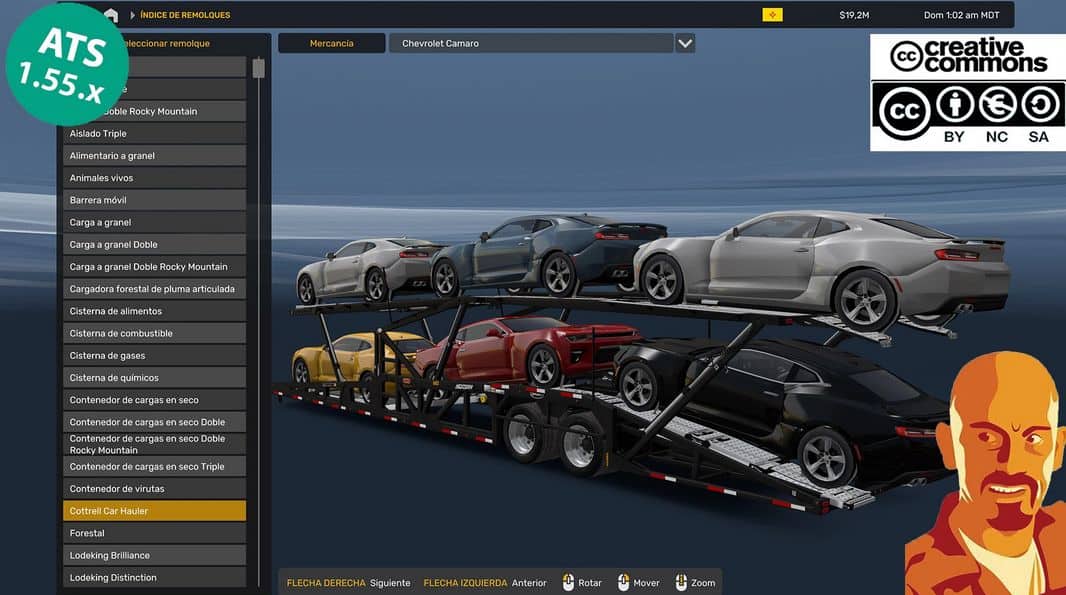The image size is (1066, 595).
Task: Select Animales vivos trailer entry
Action: (154, 178)
